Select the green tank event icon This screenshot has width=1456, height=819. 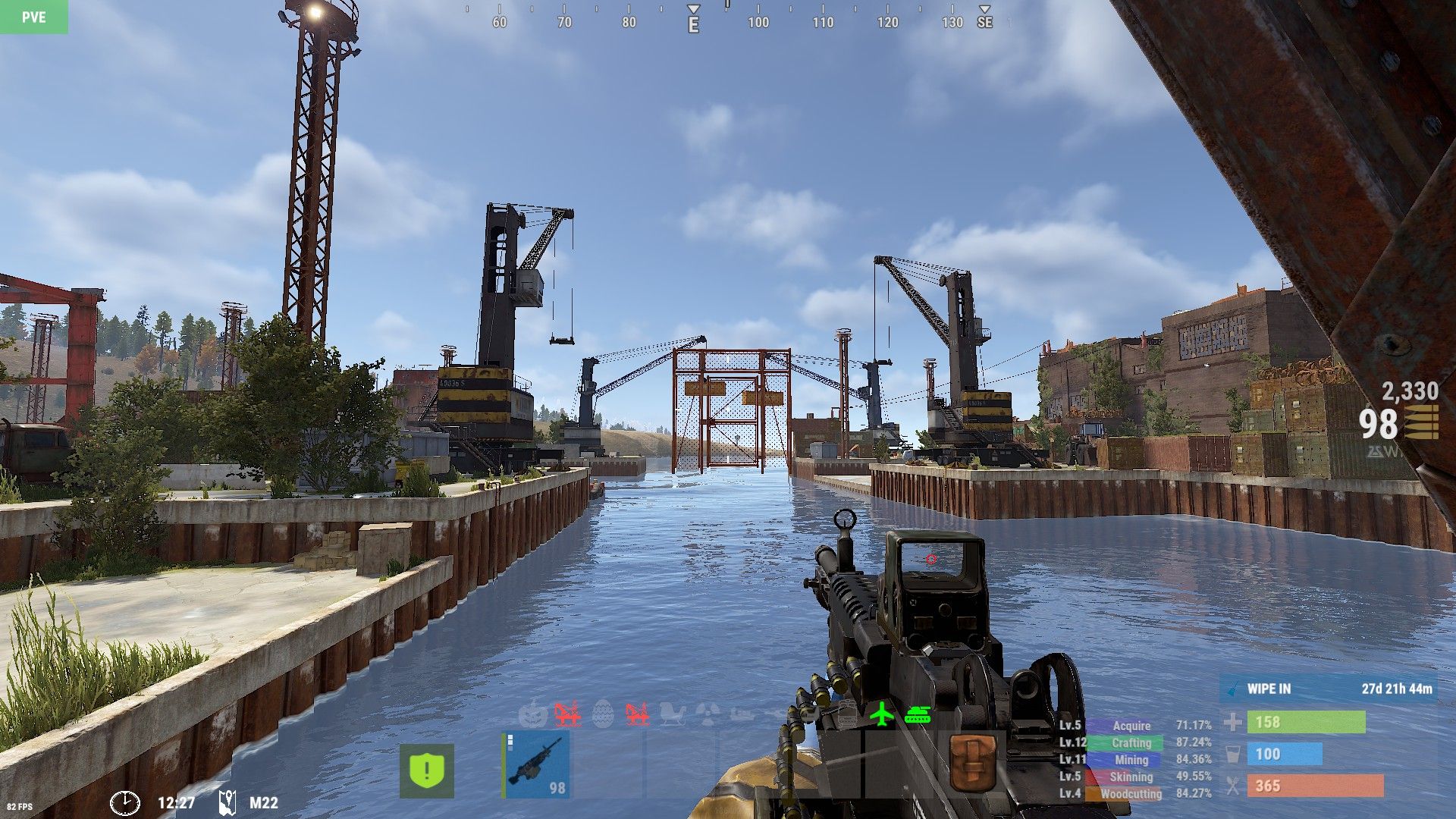(x=918, y=714)
